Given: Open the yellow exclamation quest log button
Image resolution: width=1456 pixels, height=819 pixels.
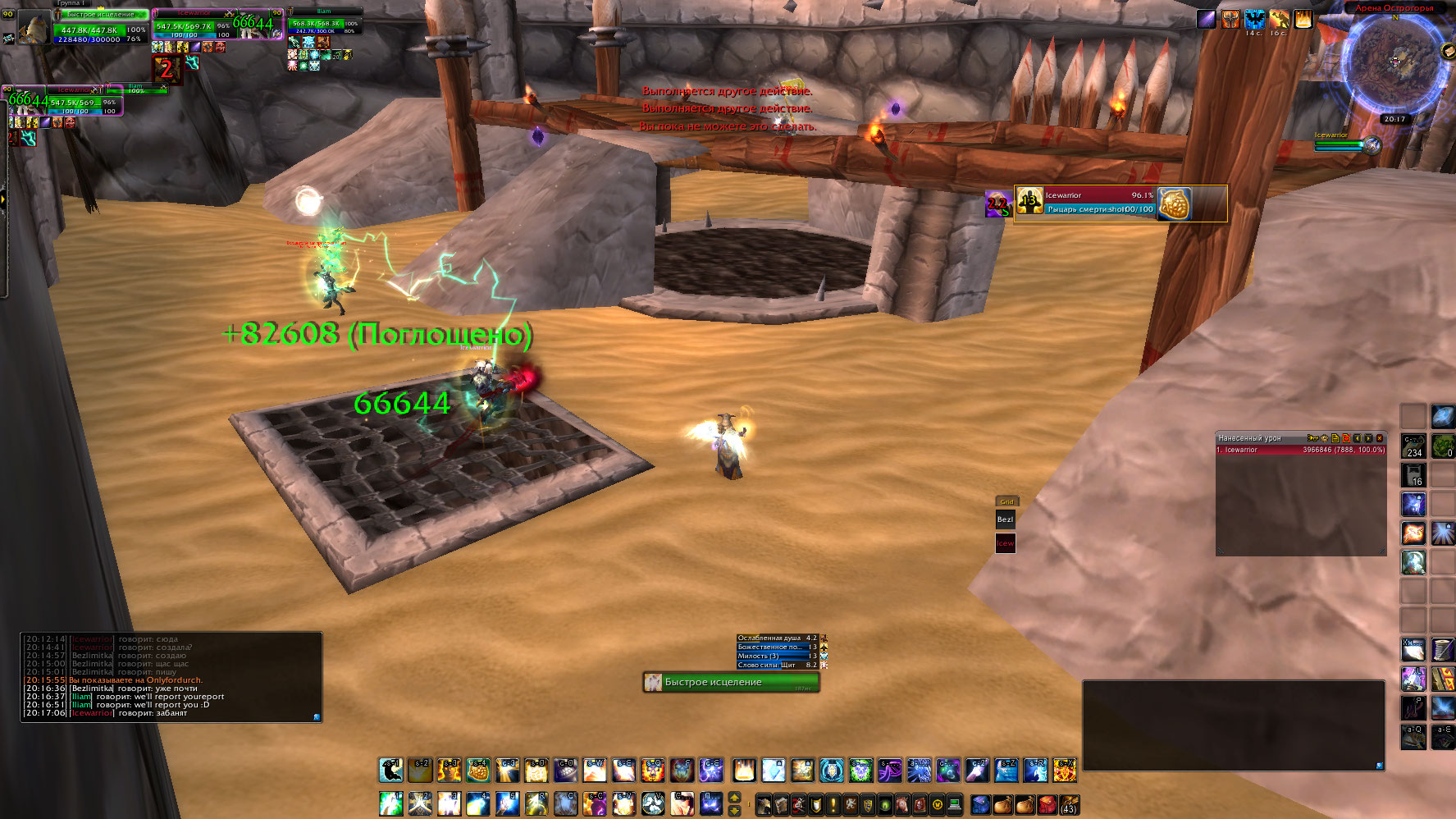Looking at the screenshot, I should (x=833, y=804).
